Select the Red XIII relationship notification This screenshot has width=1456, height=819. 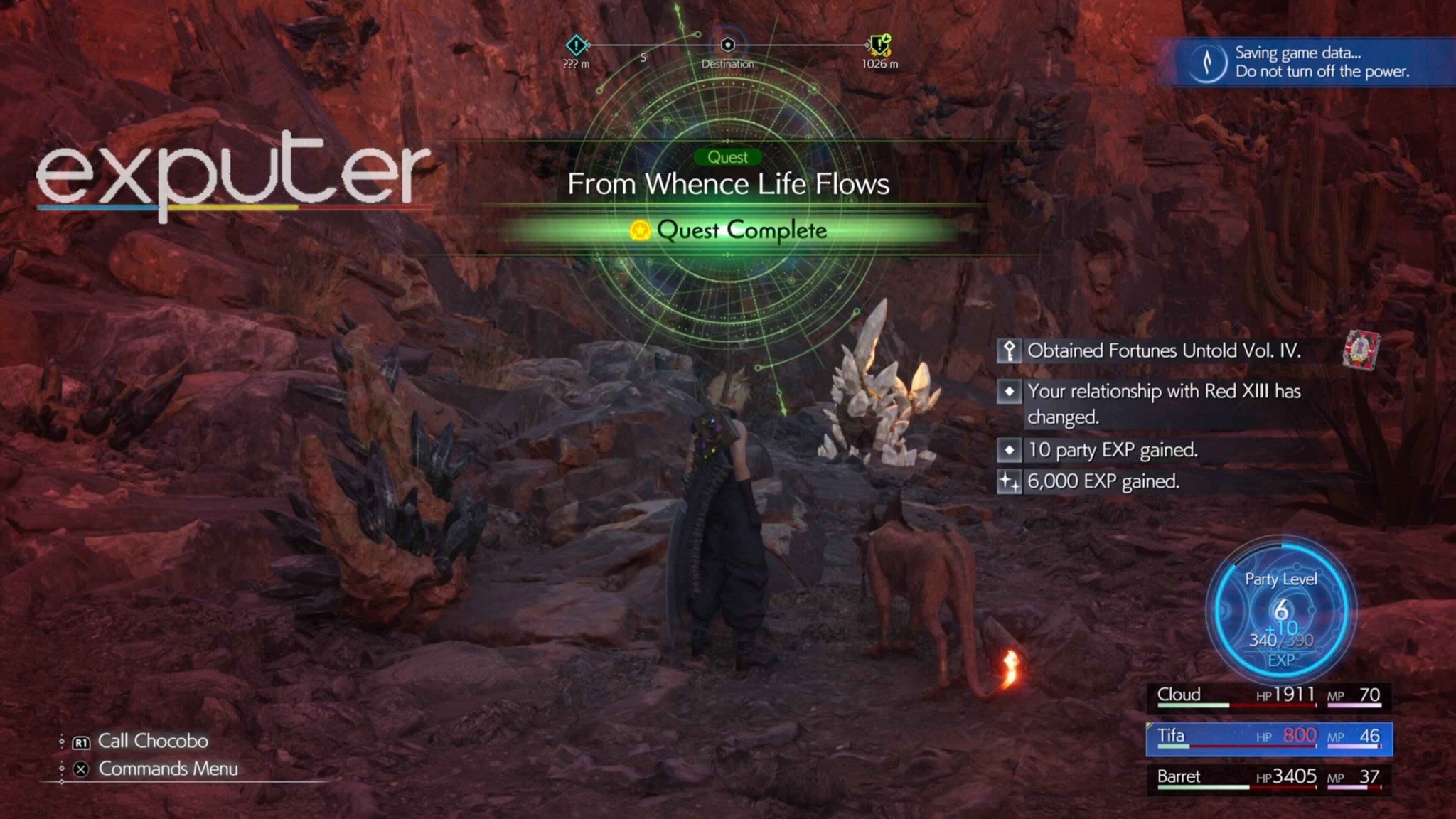(1163, 403)
